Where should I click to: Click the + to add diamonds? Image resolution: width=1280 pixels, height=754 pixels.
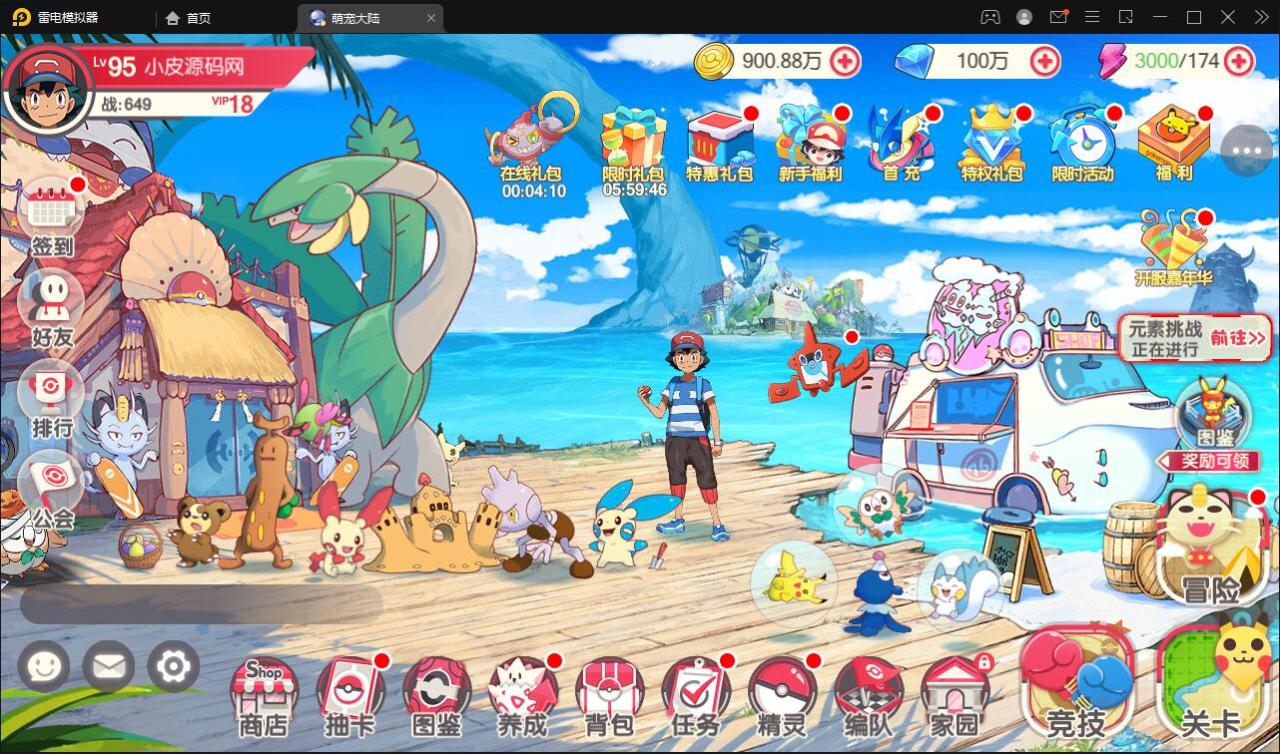[x=1046, y=61]
